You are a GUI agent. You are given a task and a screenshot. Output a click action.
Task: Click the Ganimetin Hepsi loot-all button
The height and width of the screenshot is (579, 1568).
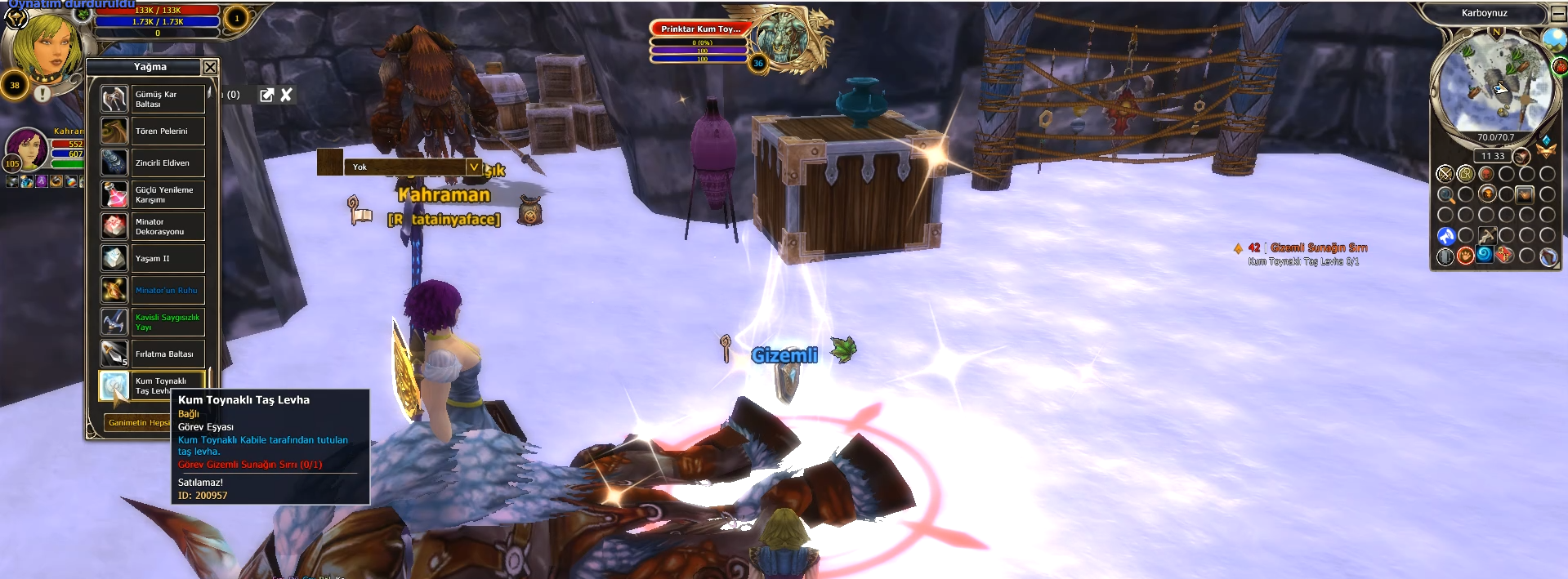pyautogui.click(x=139, y=422)
